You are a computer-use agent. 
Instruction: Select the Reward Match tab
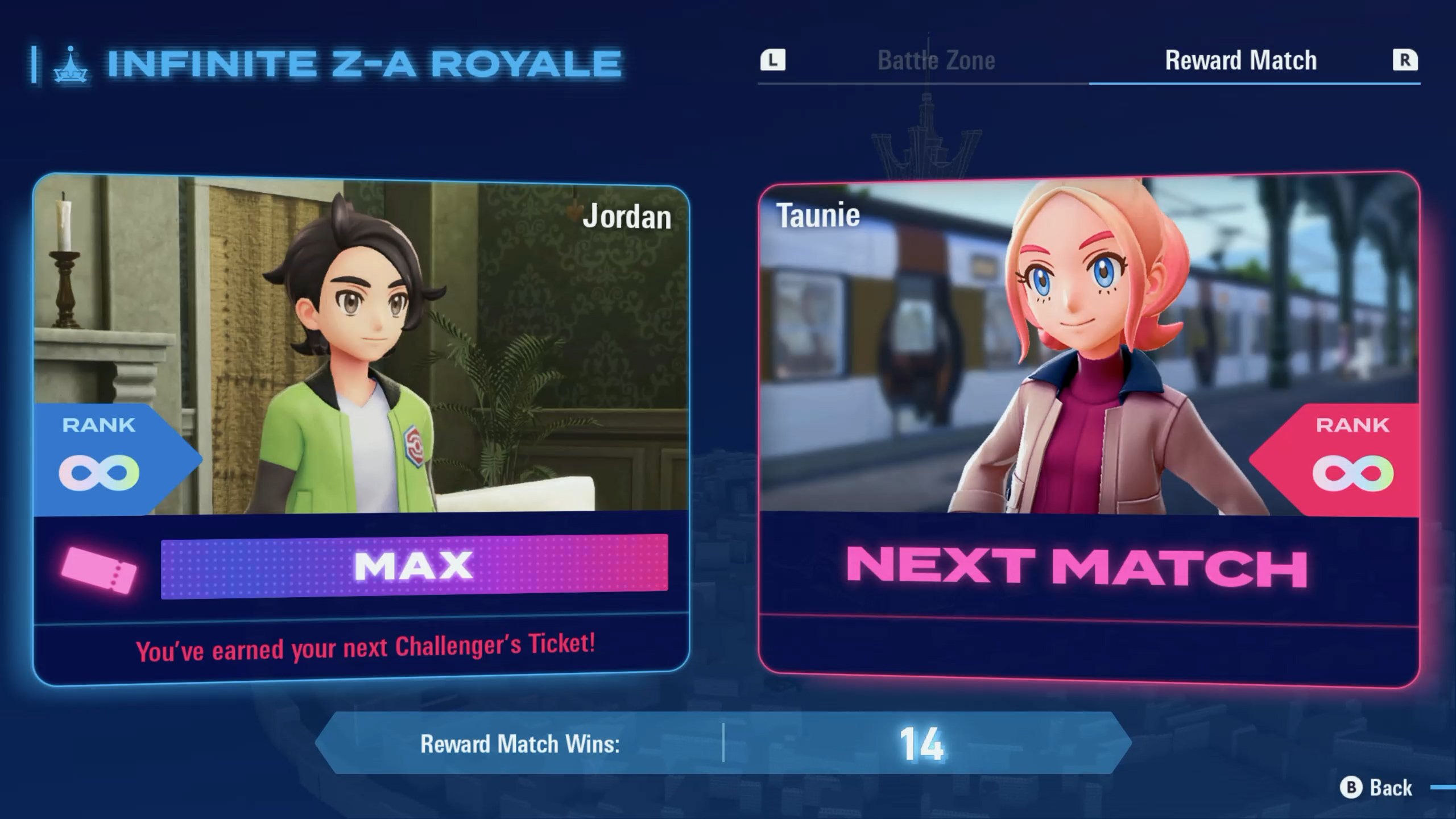[1240, 61]
